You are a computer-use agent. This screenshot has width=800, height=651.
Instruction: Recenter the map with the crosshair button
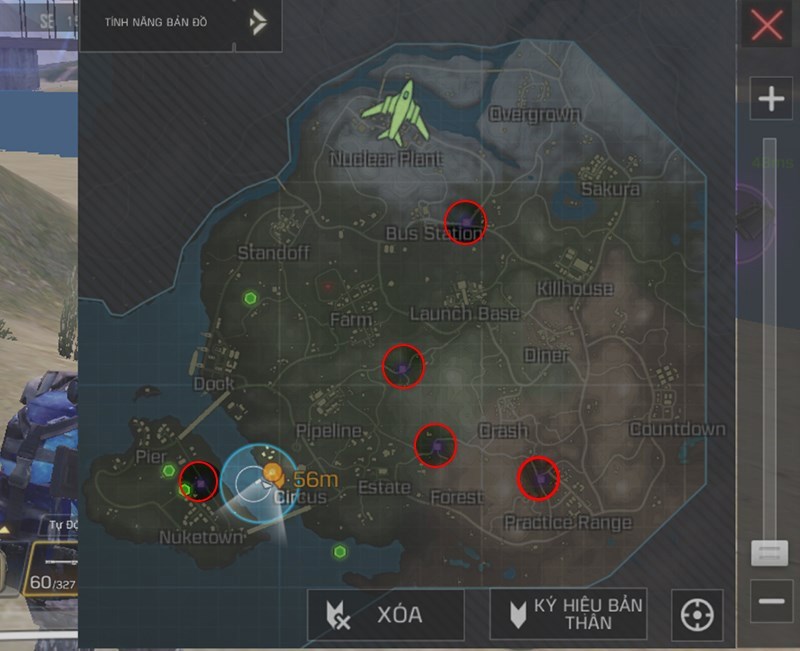[x=695, y=615]
